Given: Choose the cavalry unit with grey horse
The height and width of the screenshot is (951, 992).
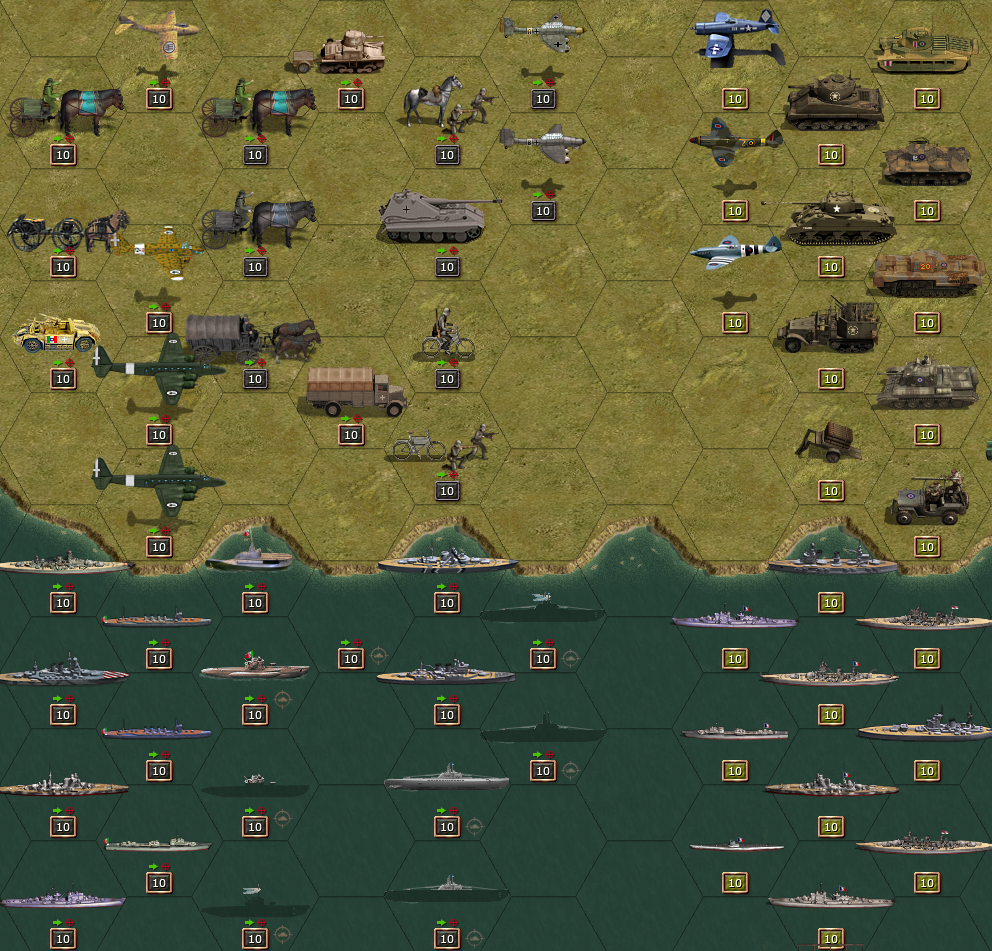Looking at the screenshot, I should coord(447,104).
